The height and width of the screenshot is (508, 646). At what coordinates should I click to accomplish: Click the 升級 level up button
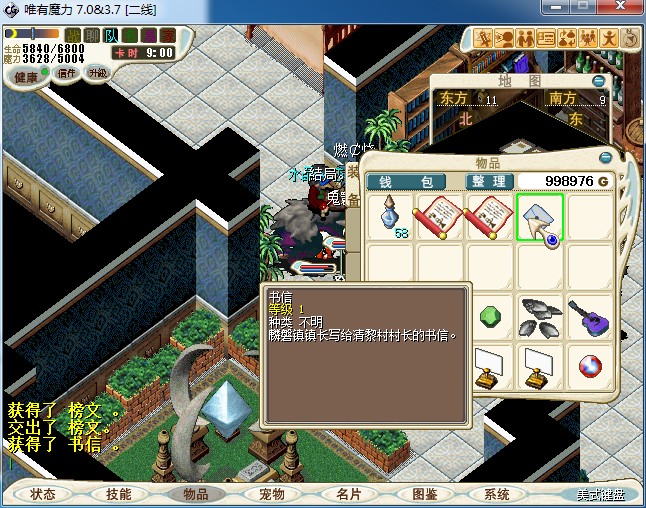(97, 73)
